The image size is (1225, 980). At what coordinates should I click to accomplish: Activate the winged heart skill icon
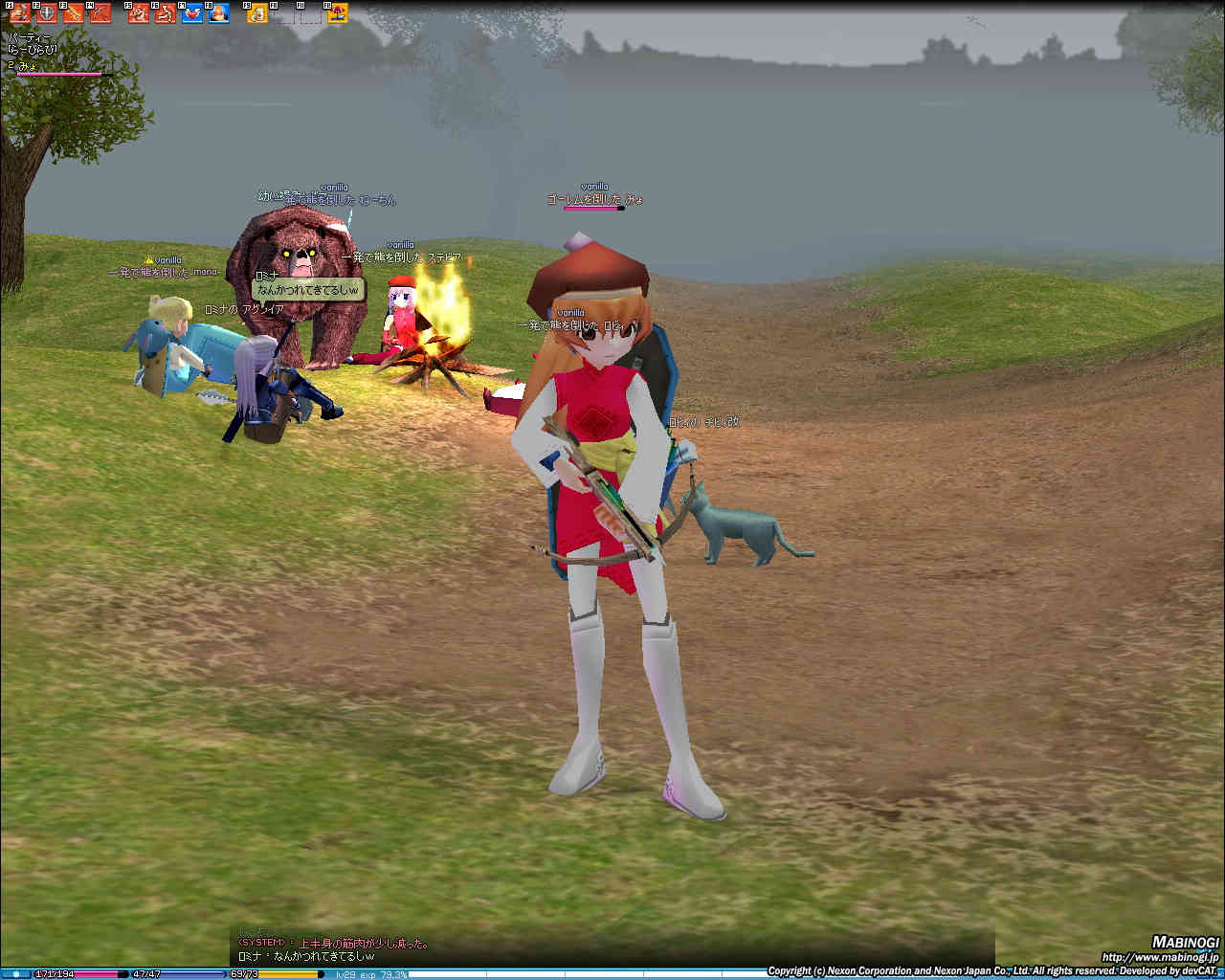[x=192, y=13]
